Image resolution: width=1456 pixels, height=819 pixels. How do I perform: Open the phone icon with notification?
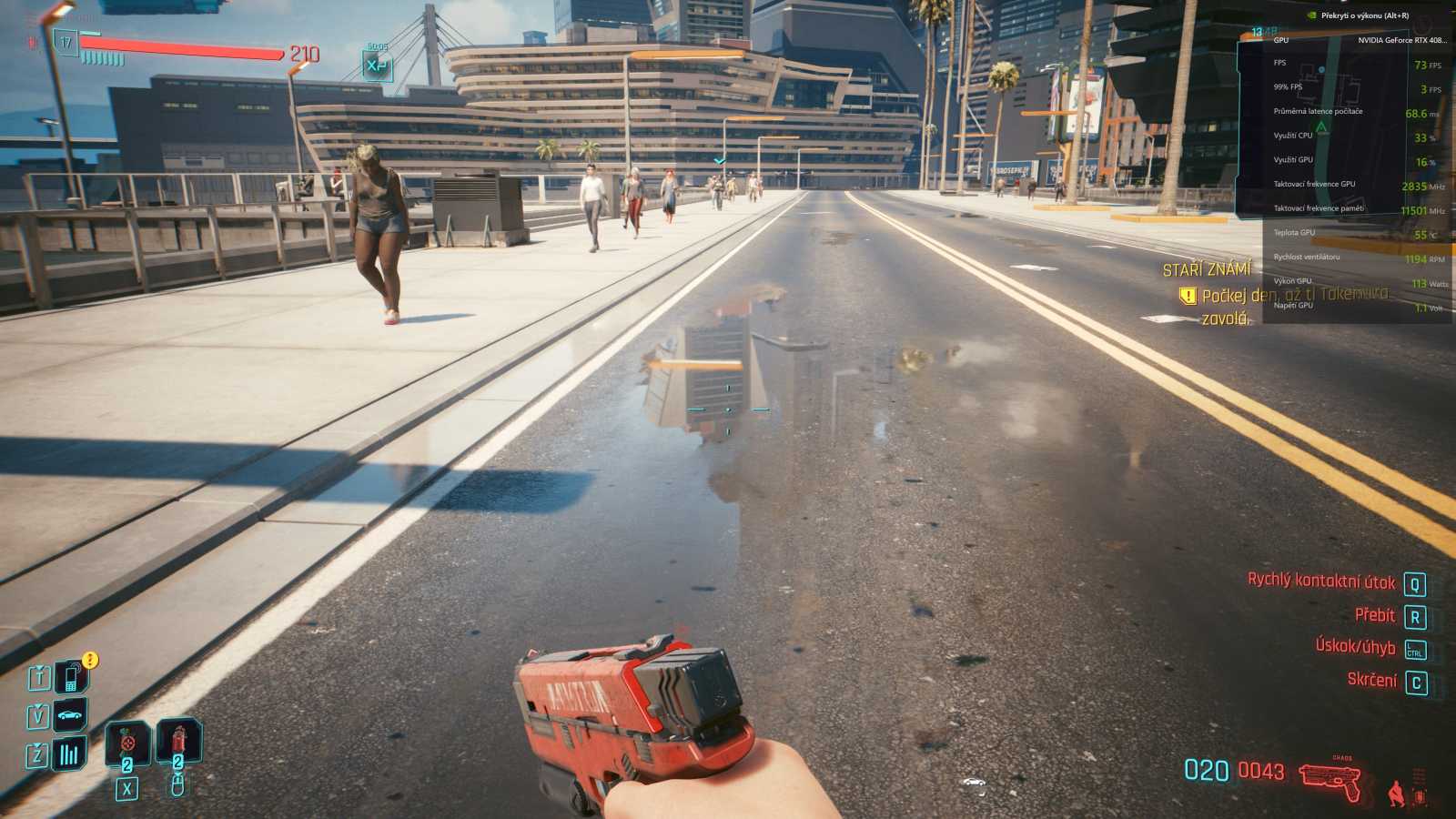click(71, 677)
